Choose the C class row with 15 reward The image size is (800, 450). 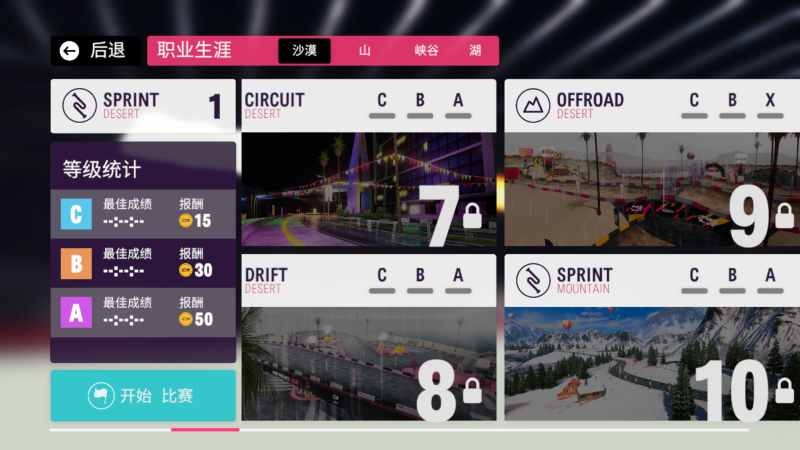143,214
